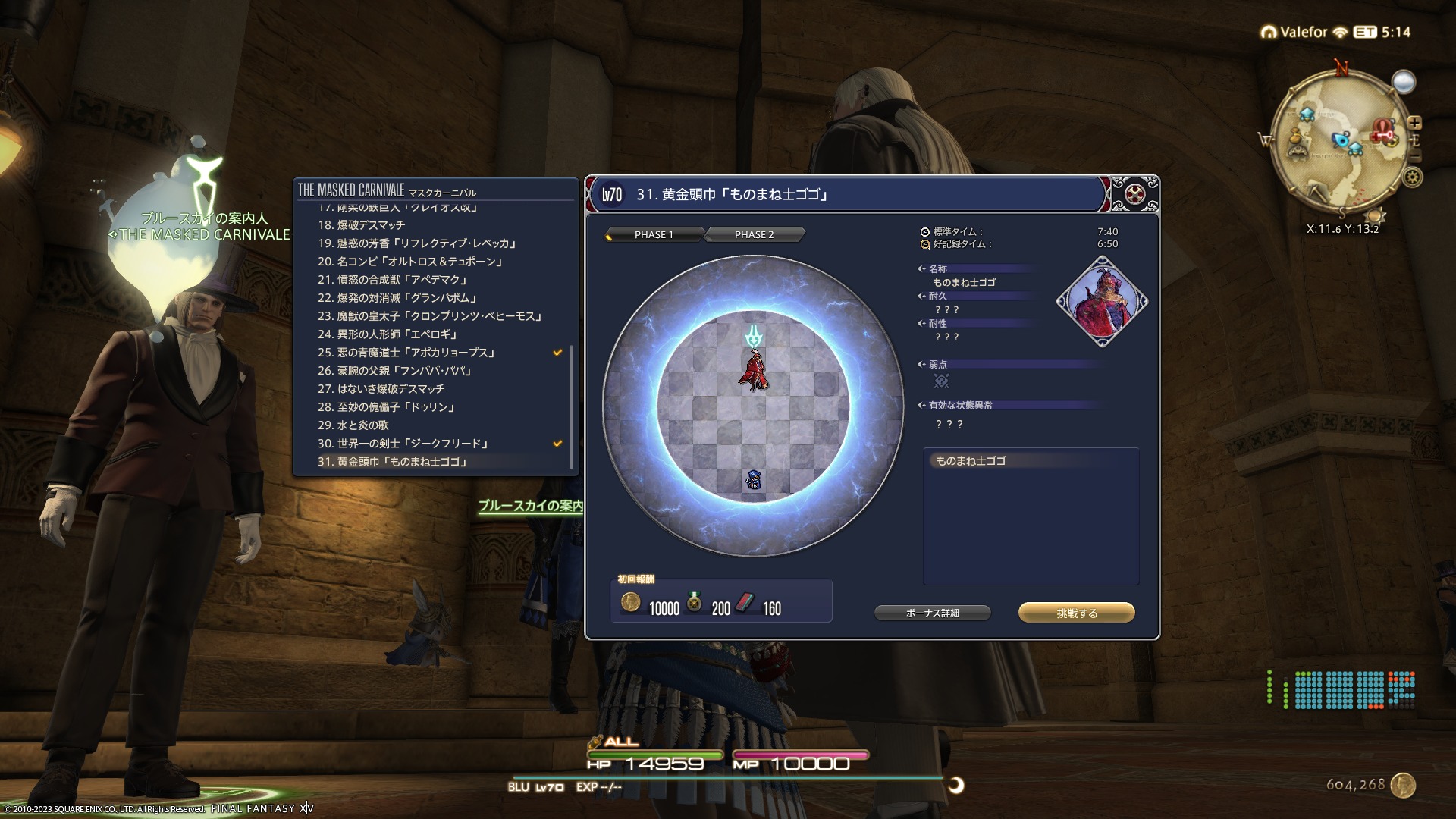Zoom in the minimap with the plus button

tap(1414, 123)
